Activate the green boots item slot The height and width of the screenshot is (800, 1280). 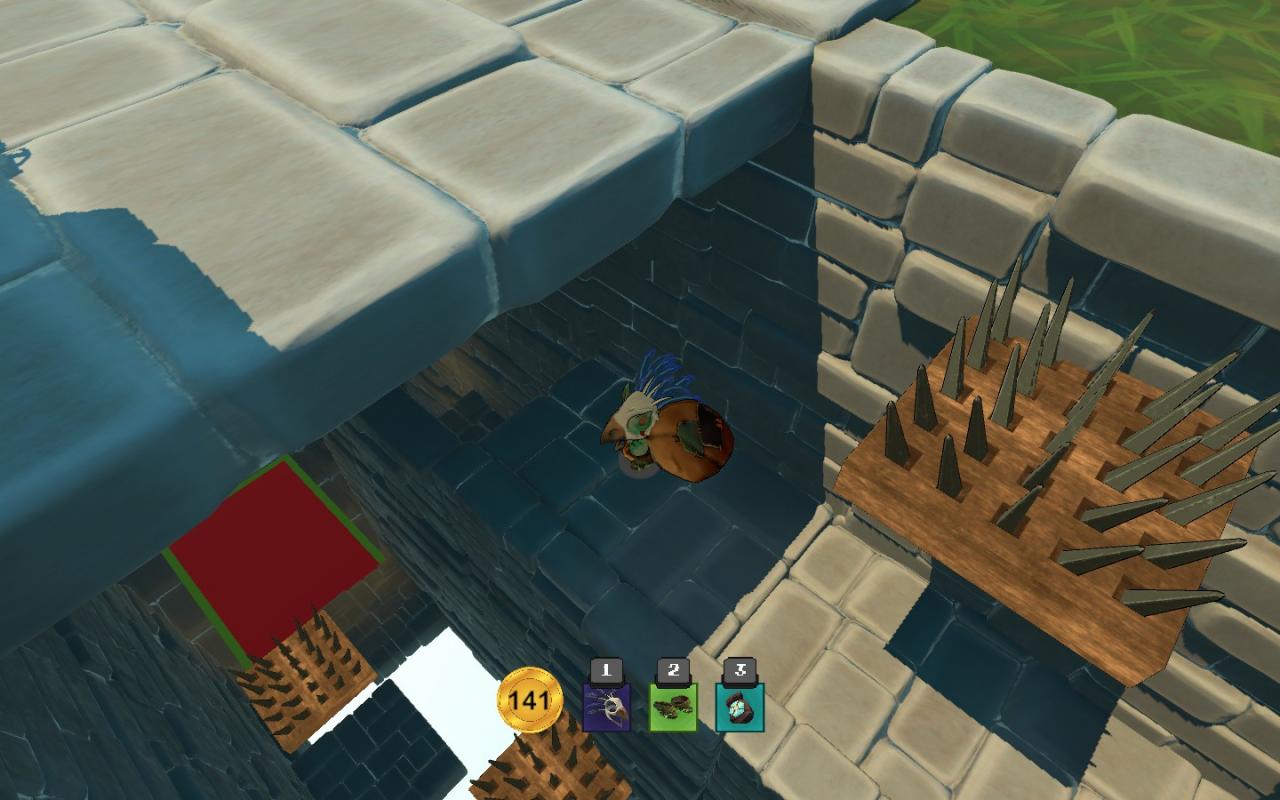(x=673, y=706)
